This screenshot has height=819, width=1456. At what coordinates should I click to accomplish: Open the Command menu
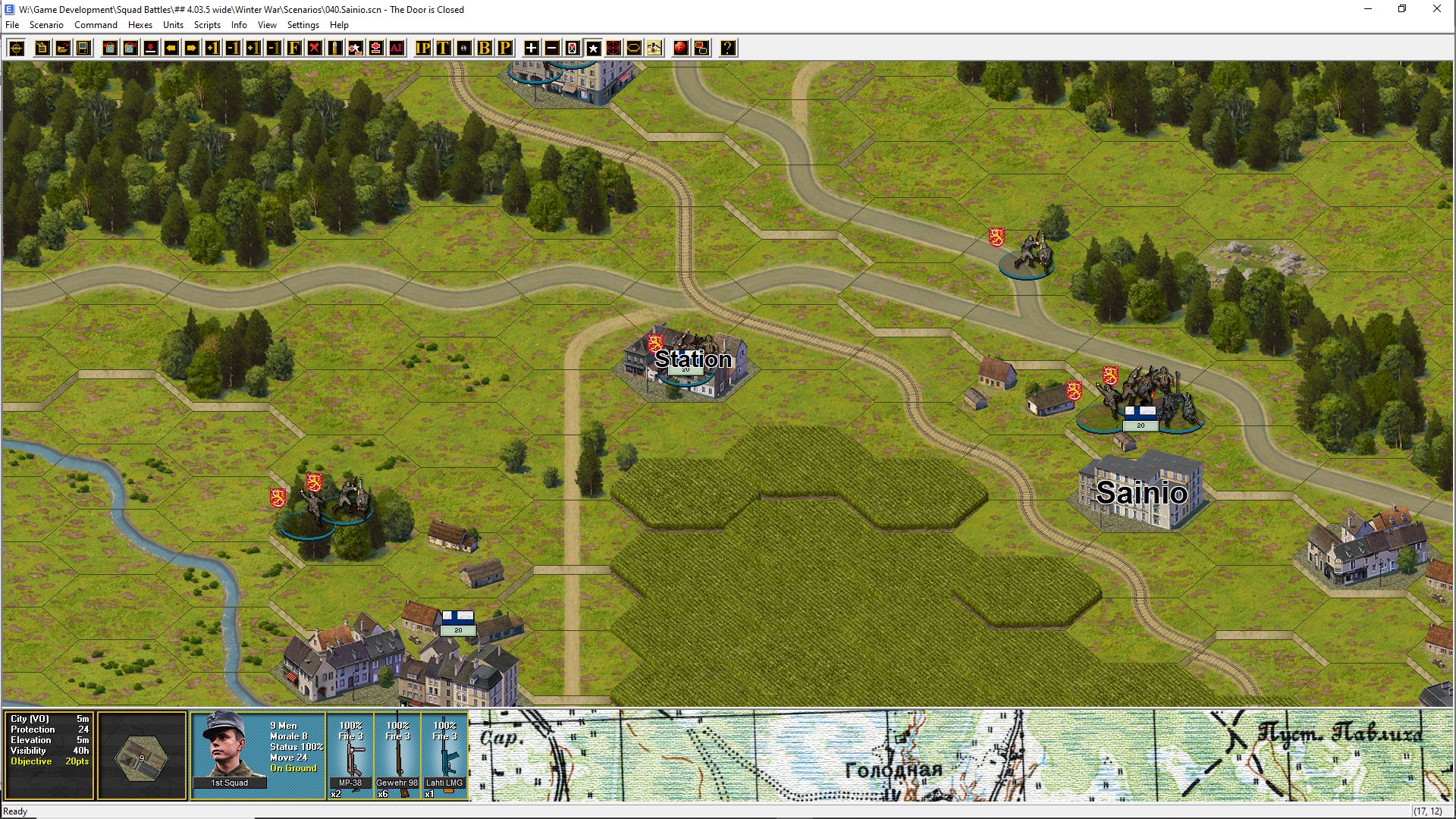pos(96,25)
